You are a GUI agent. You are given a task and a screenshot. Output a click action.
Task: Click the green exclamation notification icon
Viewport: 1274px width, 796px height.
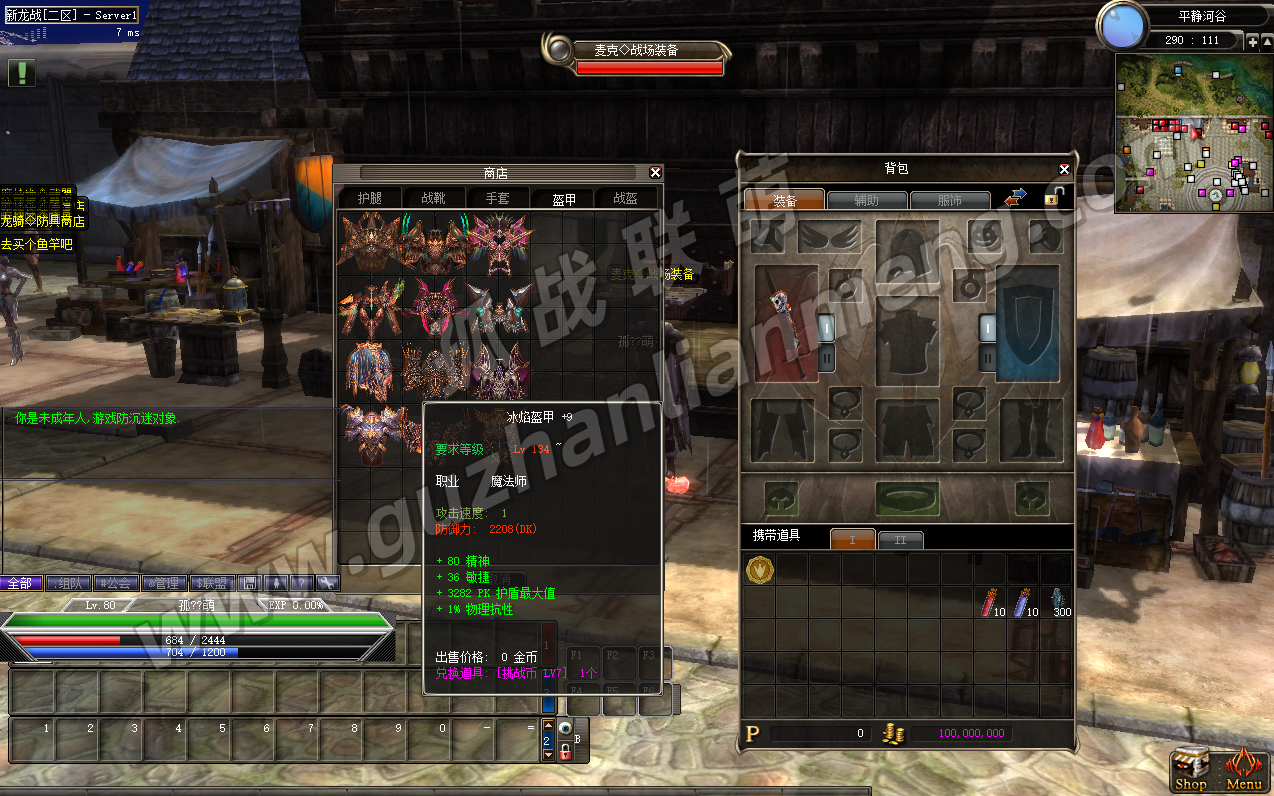22,72
